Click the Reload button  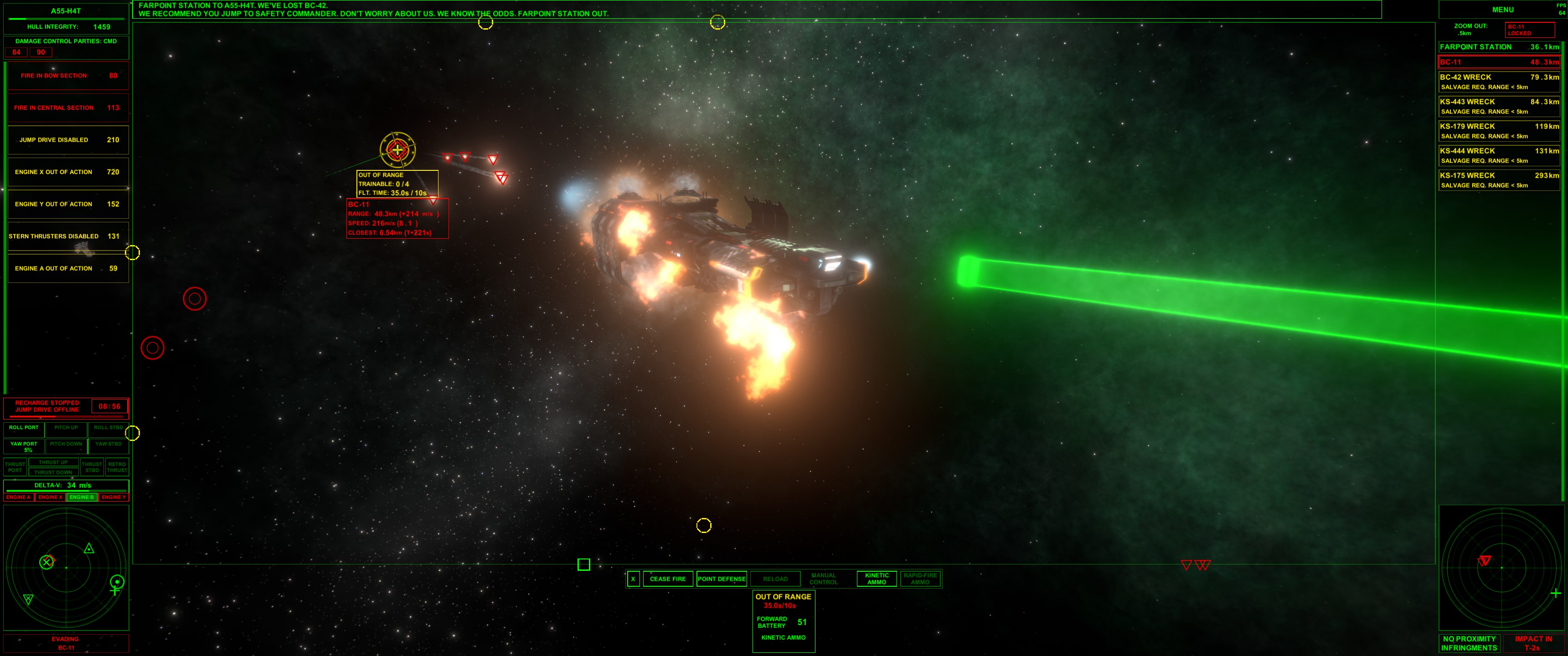pyautogui.click(x=775, y=579)
